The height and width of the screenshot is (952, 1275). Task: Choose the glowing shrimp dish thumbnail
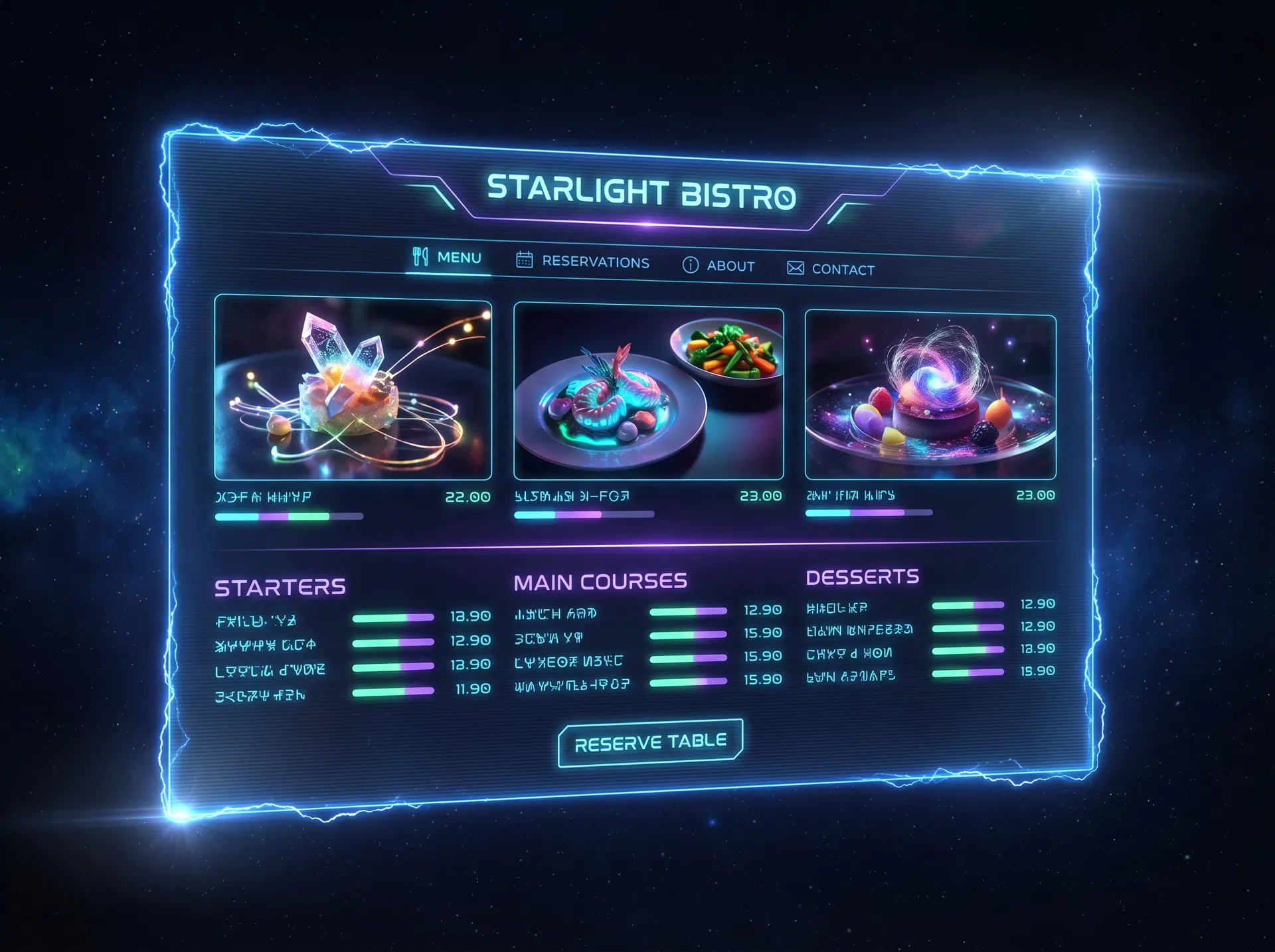648,392
